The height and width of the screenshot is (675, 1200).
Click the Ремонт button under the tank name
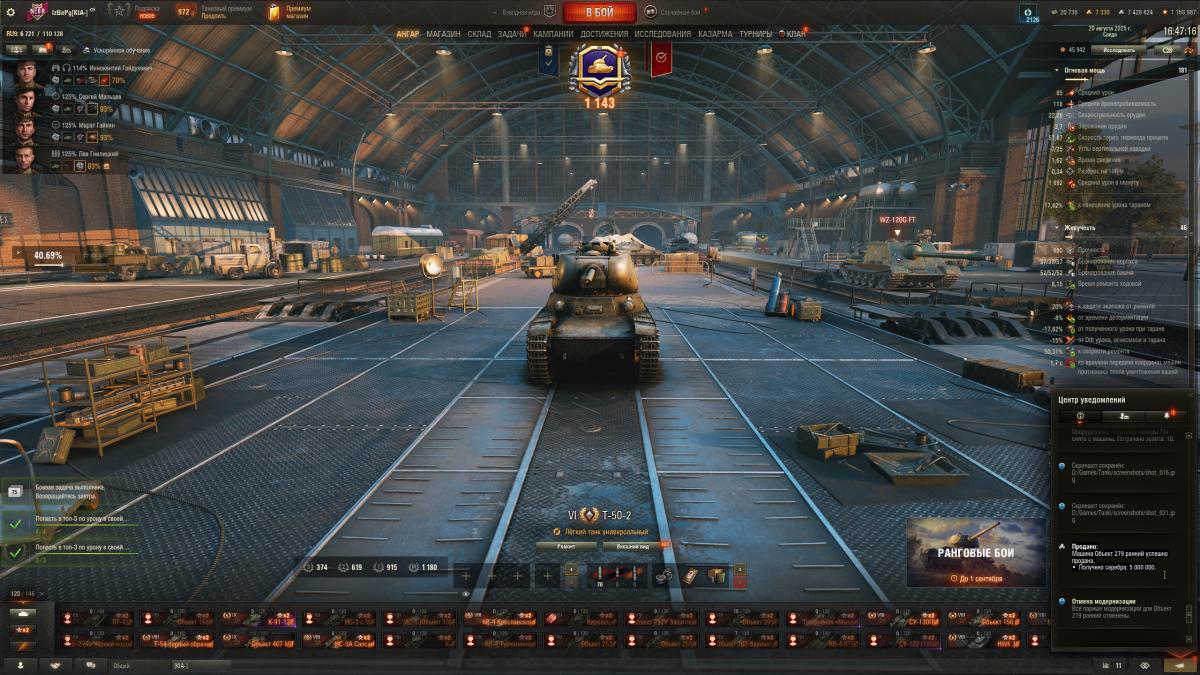pos(566,546)
